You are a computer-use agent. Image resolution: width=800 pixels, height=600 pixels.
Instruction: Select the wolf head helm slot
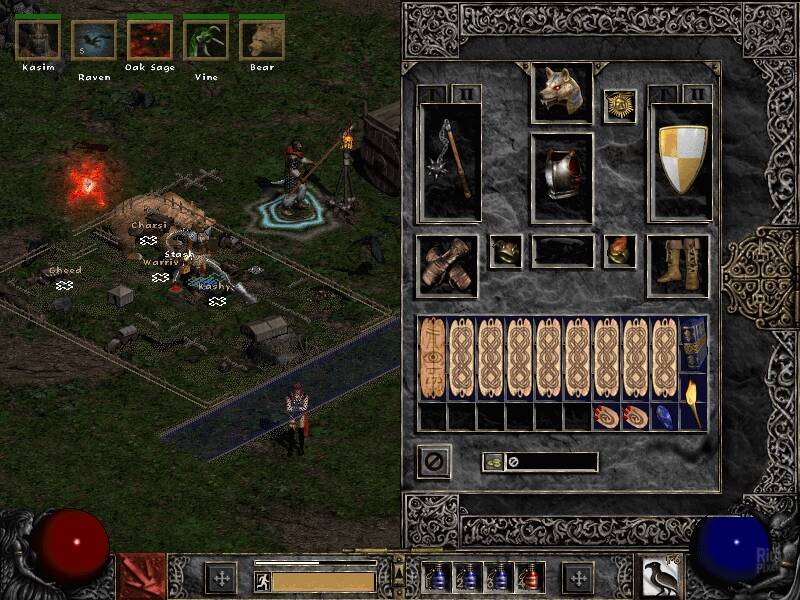[x=562, y=93]
